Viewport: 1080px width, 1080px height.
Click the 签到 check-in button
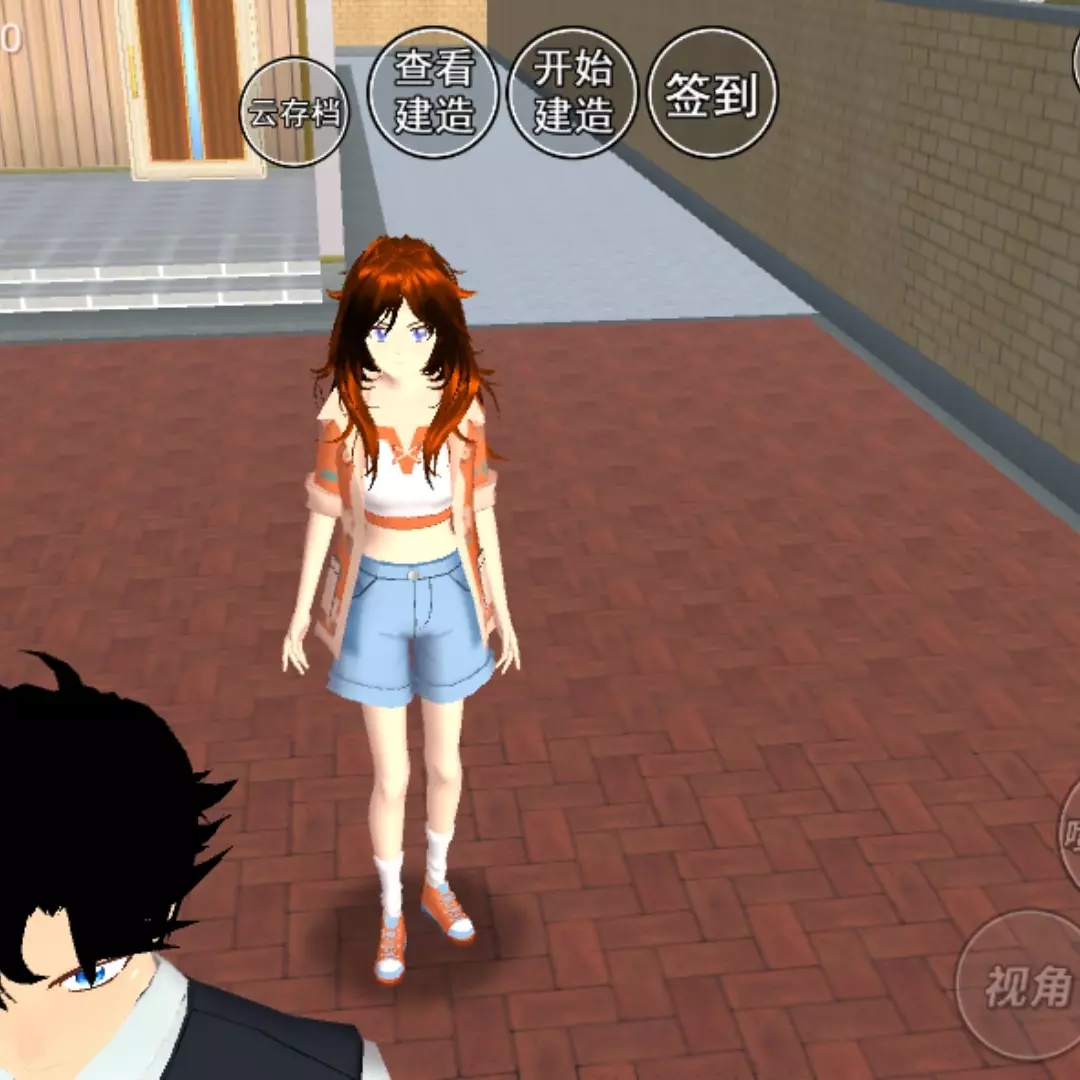(712, 92)
